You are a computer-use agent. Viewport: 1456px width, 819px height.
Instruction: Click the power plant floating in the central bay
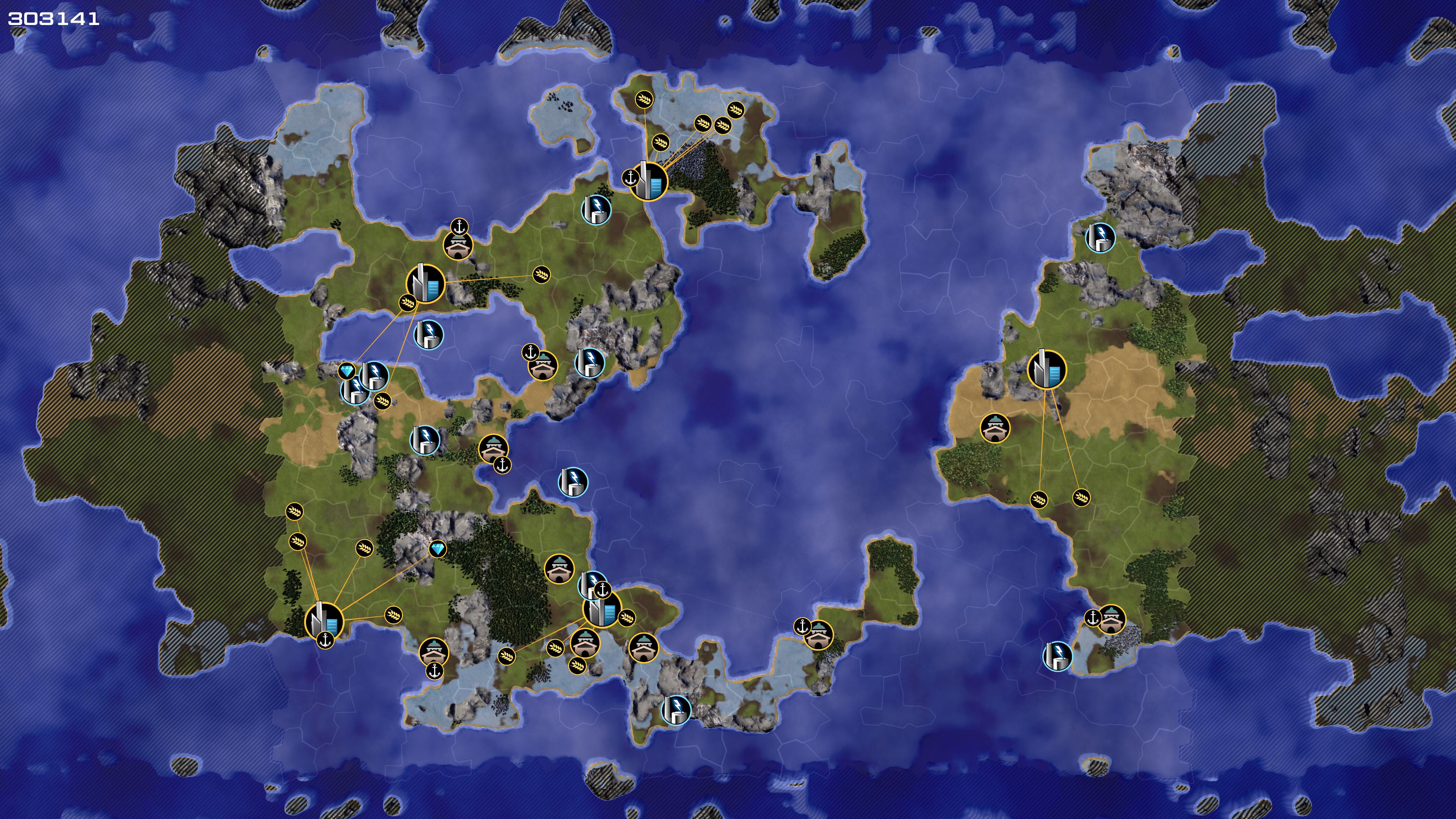point(573,482)
